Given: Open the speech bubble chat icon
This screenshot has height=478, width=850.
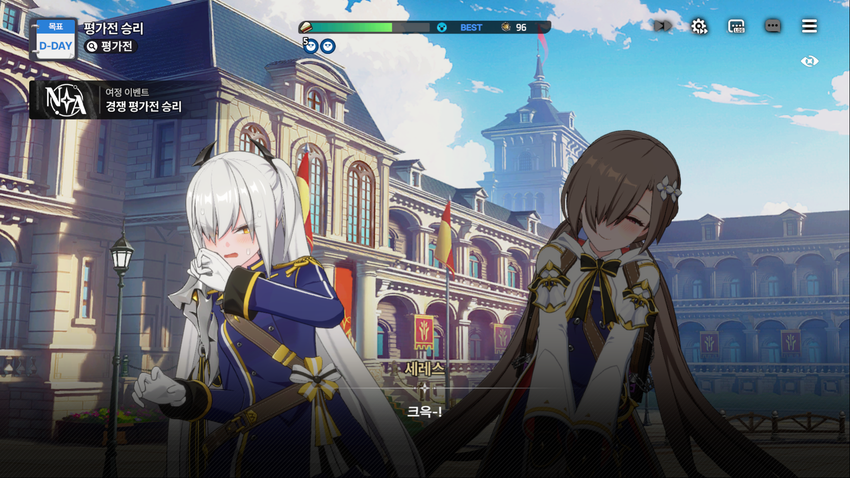Looking at the screenshot, I should [x=772, y=26].
